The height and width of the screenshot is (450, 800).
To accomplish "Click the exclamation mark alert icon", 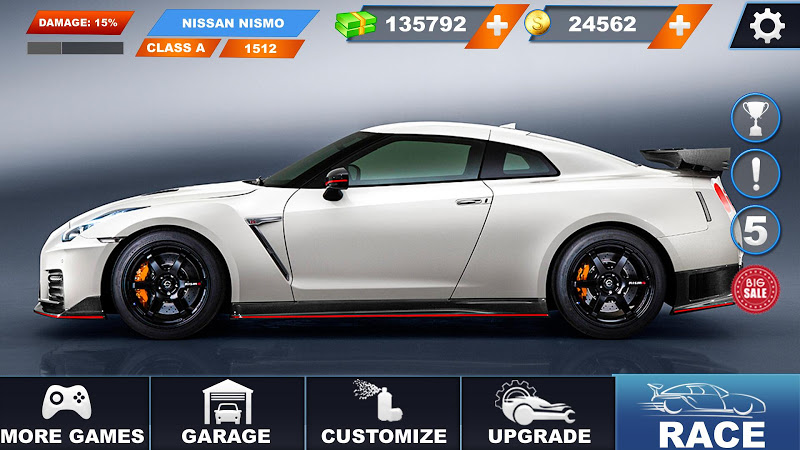I will pos(756,174).
